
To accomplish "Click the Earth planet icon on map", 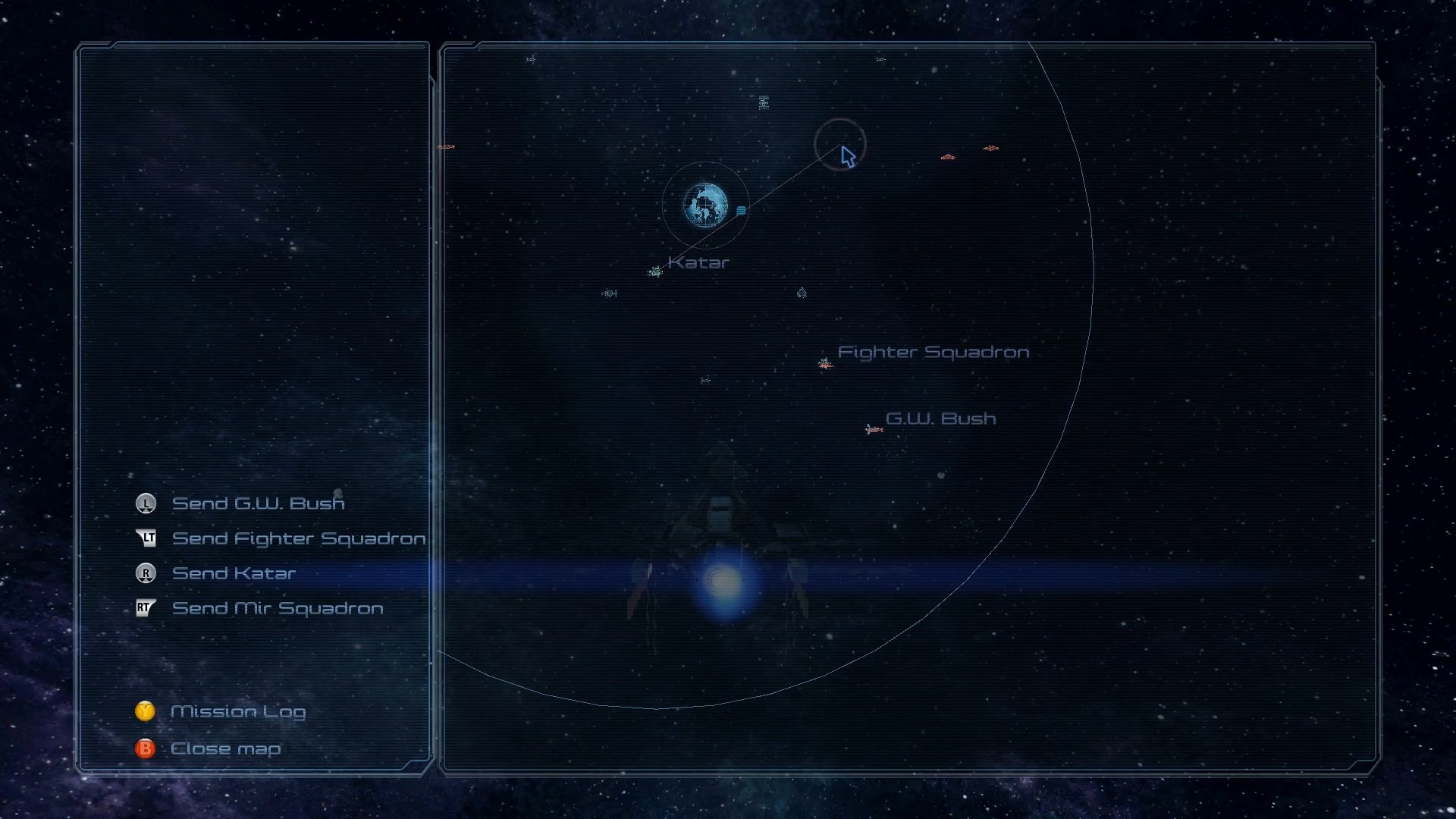I will (705, 205).
